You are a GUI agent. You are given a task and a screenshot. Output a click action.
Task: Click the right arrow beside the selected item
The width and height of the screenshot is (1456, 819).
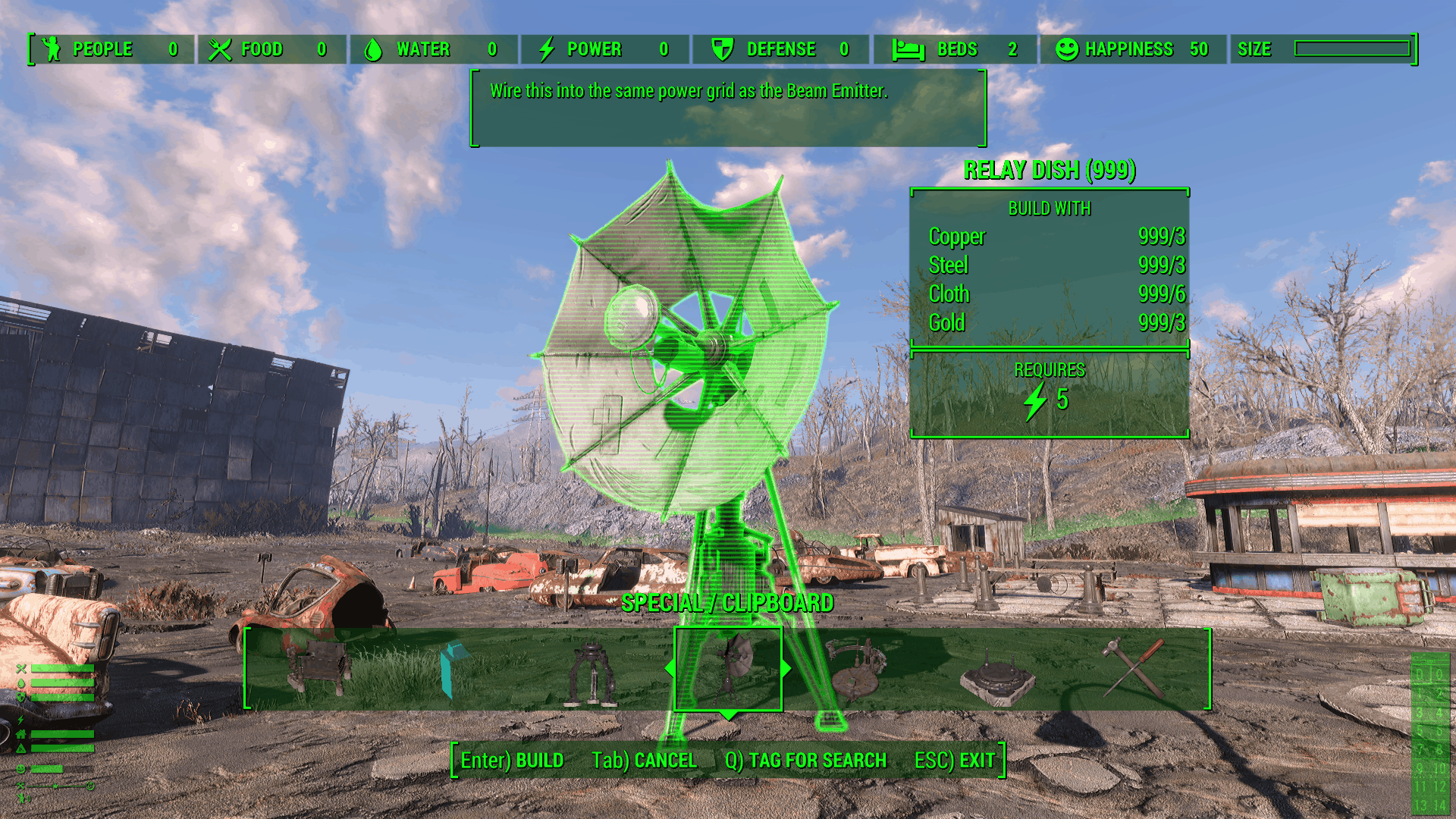[x=786, y=668]
